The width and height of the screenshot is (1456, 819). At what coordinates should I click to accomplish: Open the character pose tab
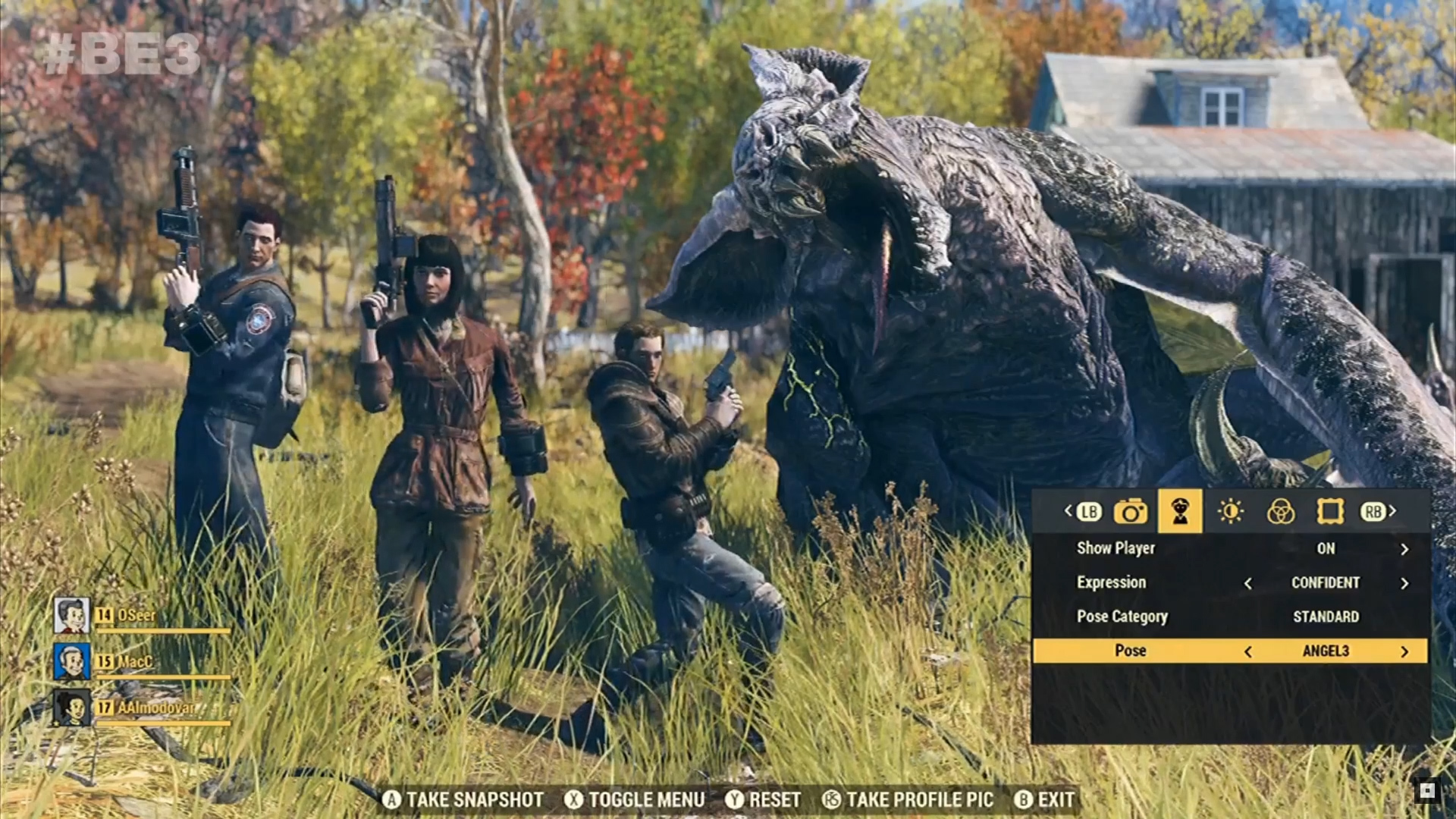pyautogui.click(x=1179, y=512)
